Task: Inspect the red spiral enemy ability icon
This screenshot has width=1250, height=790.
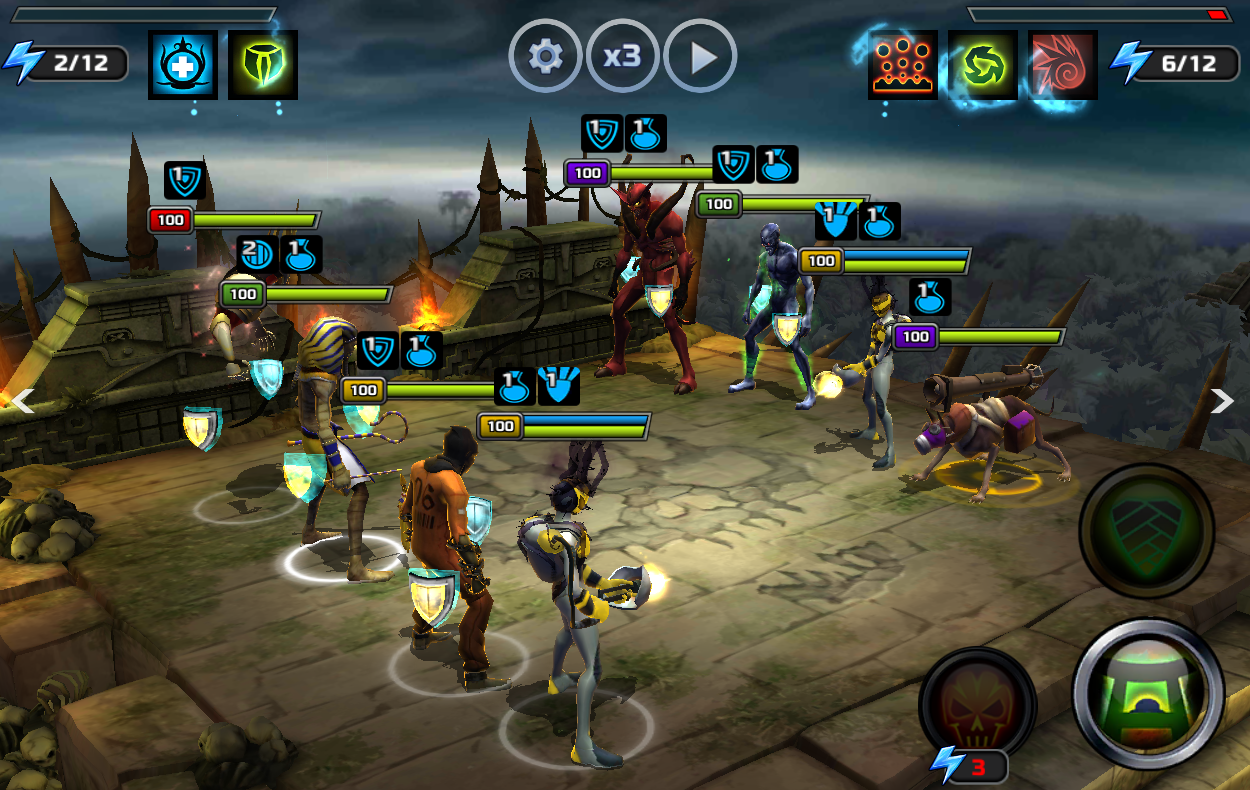Action: (x=1062, y=65)
